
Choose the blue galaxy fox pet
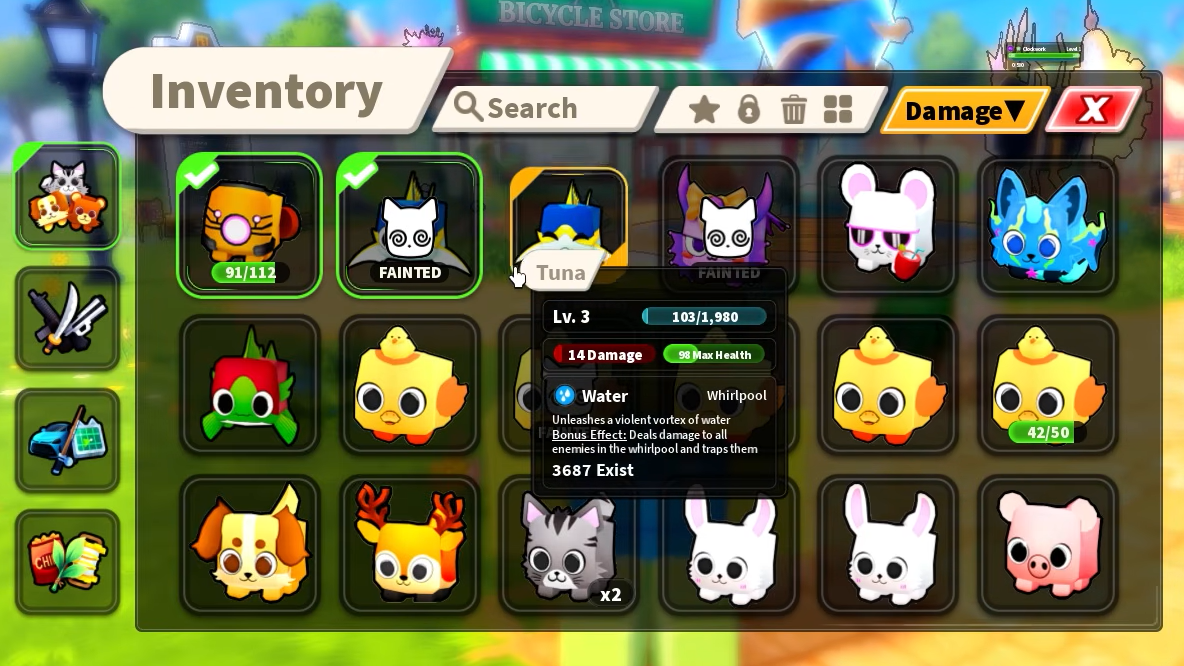(1047, 225)
